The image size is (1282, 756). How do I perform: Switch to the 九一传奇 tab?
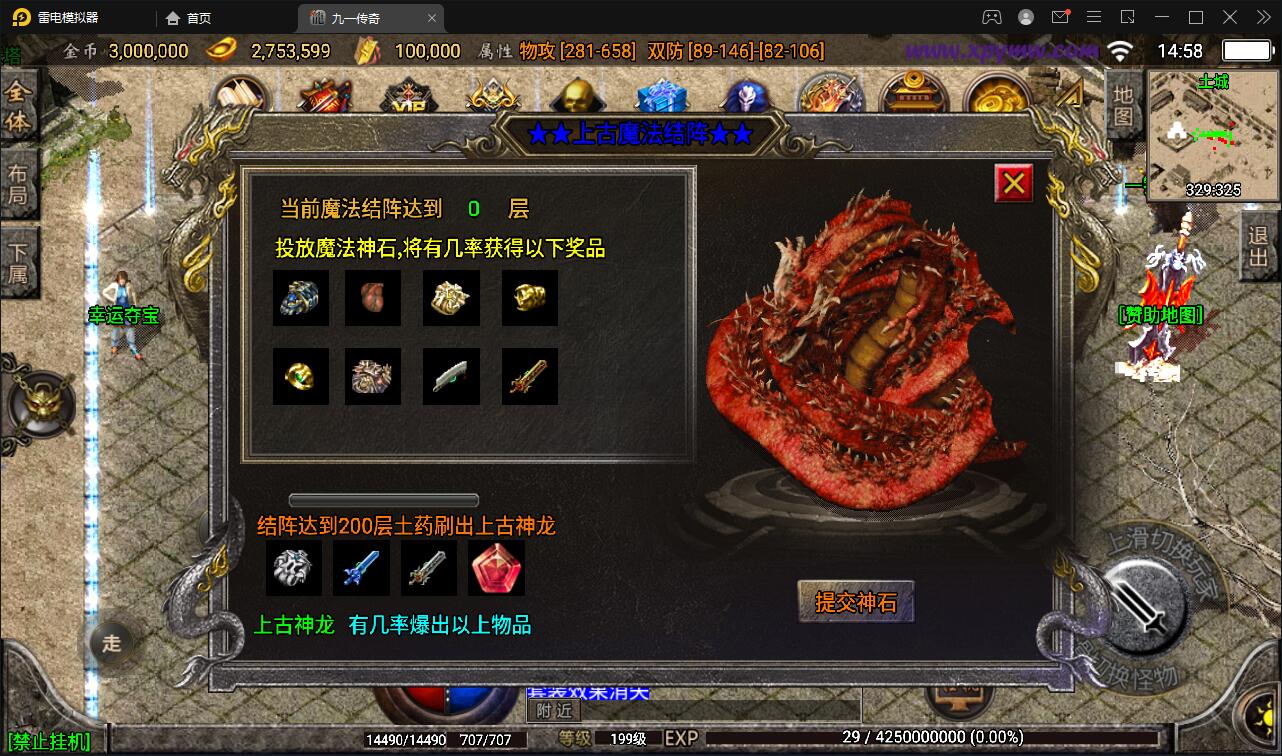360,17
